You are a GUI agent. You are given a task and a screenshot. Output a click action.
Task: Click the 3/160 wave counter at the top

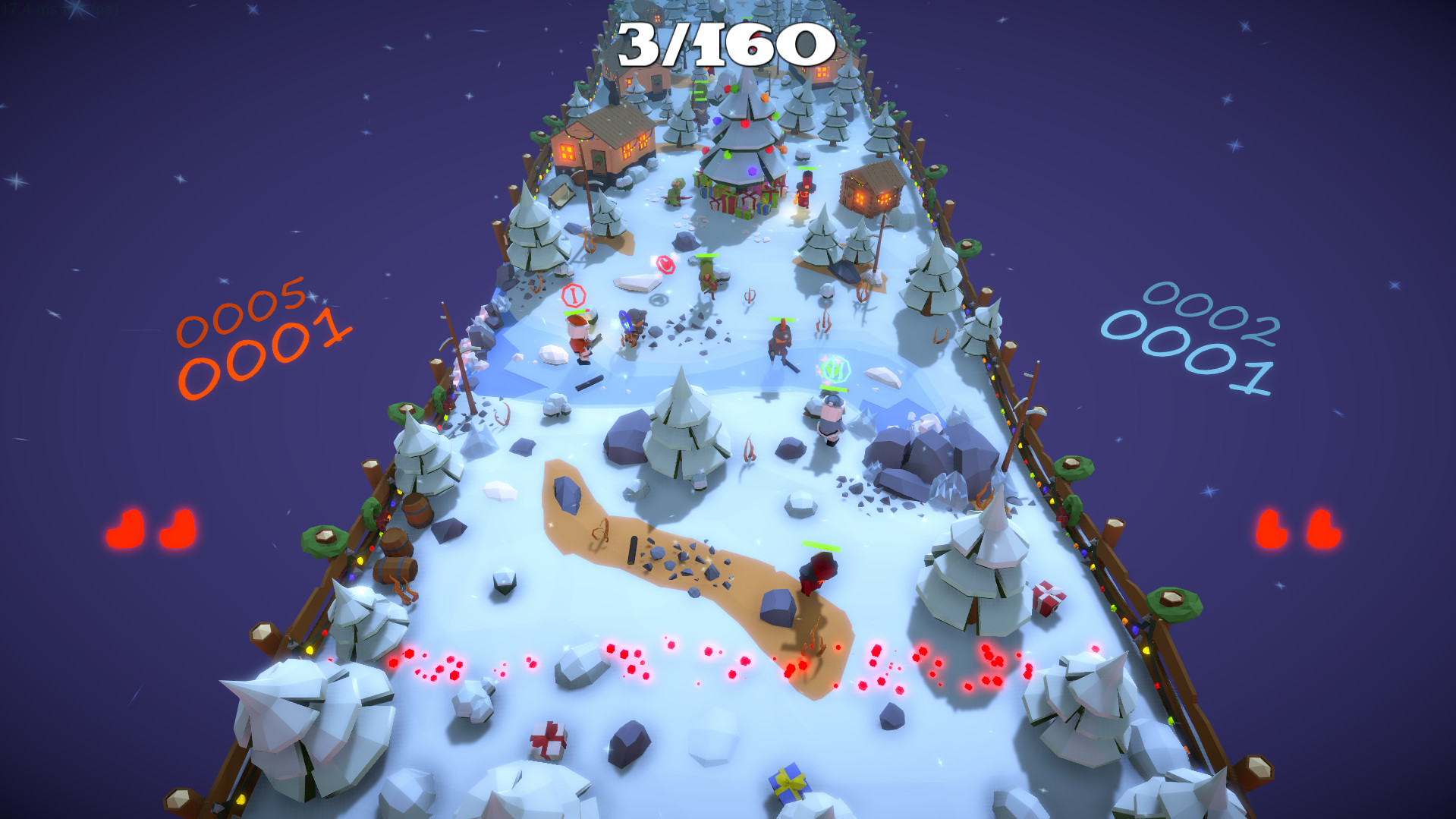[x=722, y=43]
